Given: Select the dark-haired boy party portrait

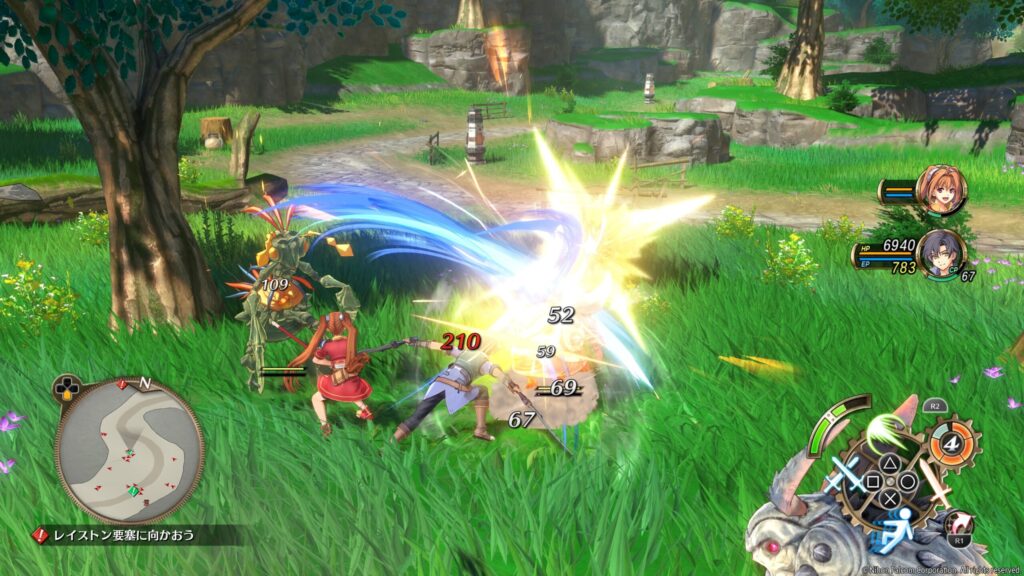Looking at the screenshot, I should coord(940,253).
